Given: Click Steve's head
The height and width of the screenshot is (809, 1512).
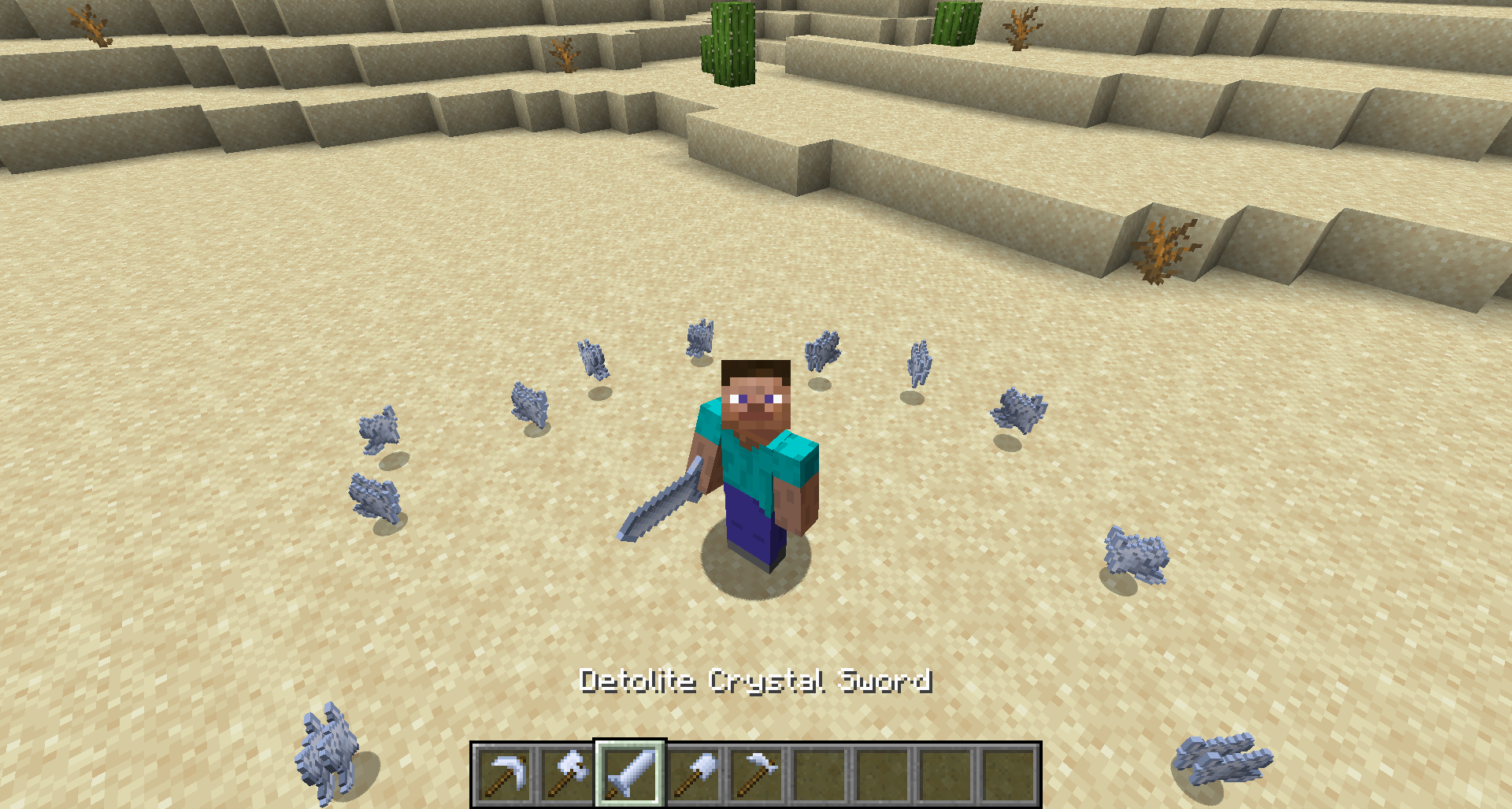Looking at the screenshot, I should pos(754,394).
